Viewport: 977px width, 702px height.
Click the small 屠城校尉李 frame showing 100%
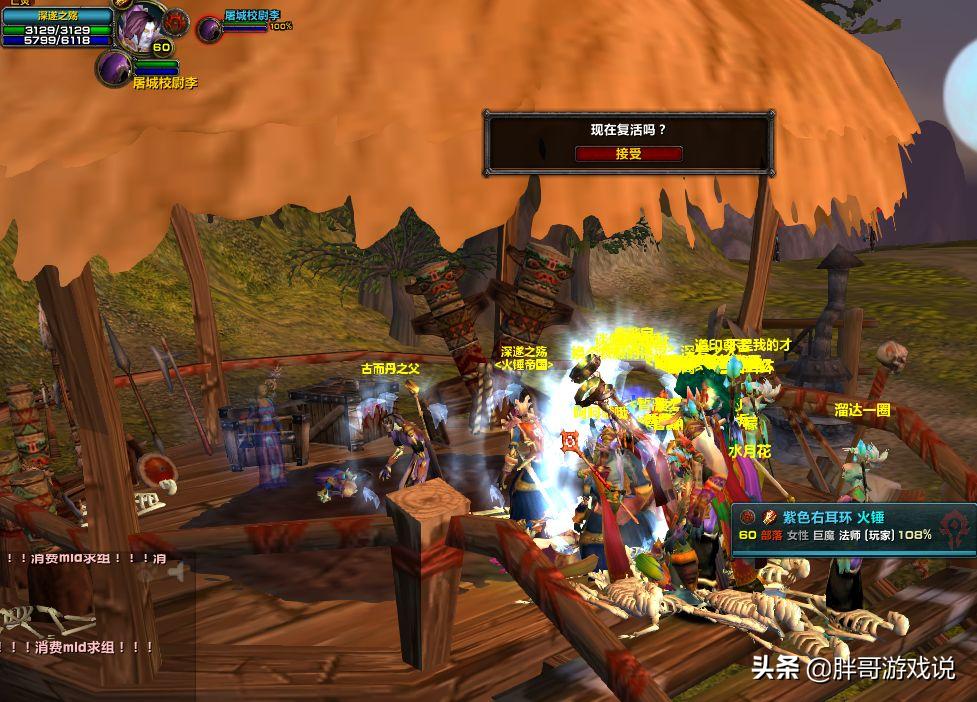243,24
